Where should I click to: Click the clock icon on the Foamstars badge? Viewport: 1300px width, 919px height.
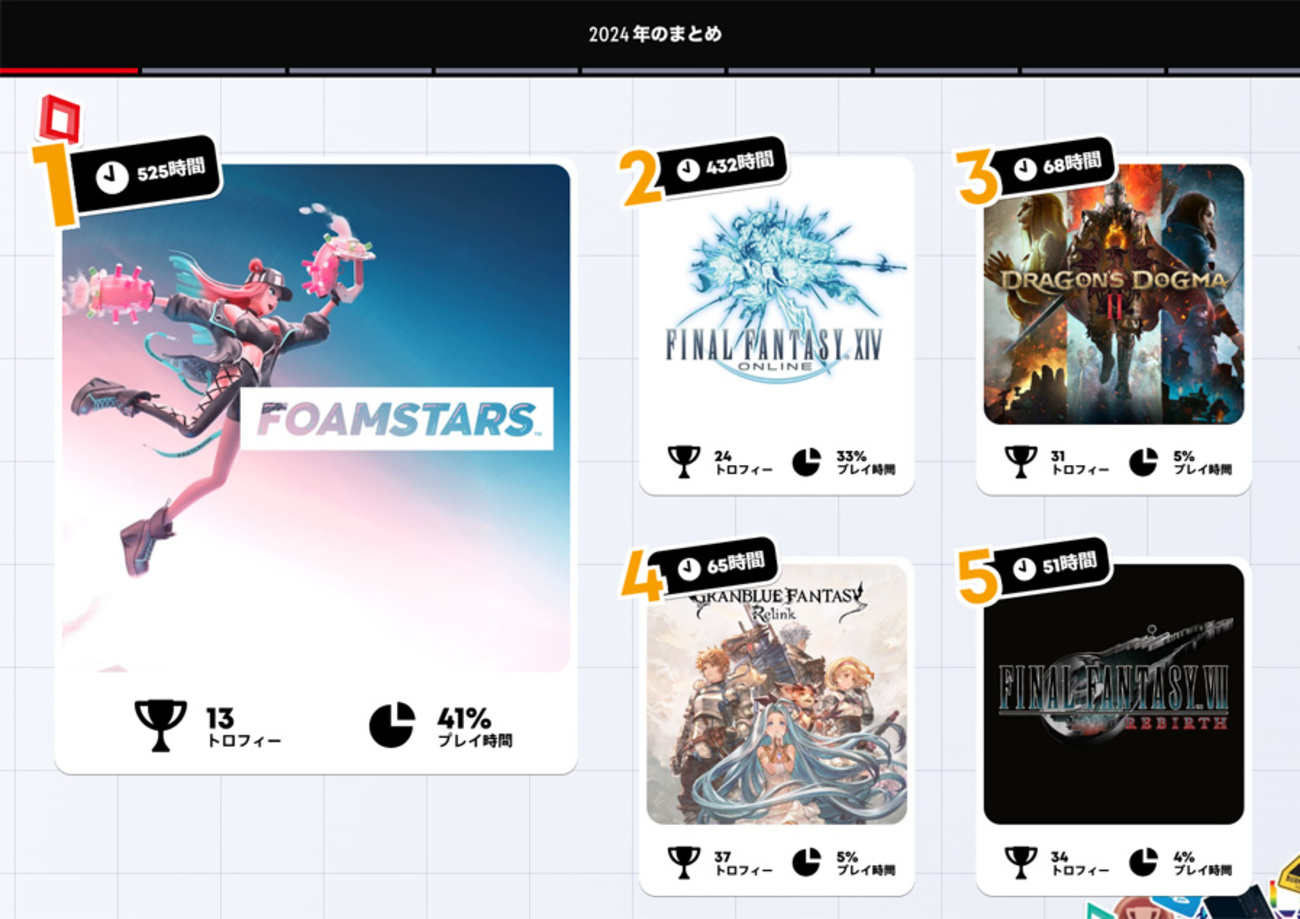pyautogui.click(x=112, y=173)
